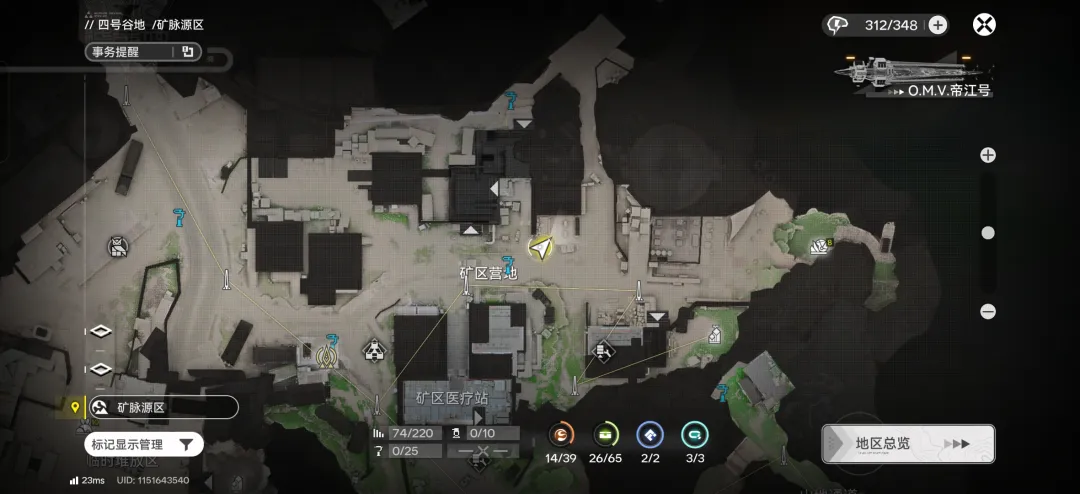Click the green chest counter showing 26/65
The height and width of the screenshot is (494, 1080).
click(606, 435)
